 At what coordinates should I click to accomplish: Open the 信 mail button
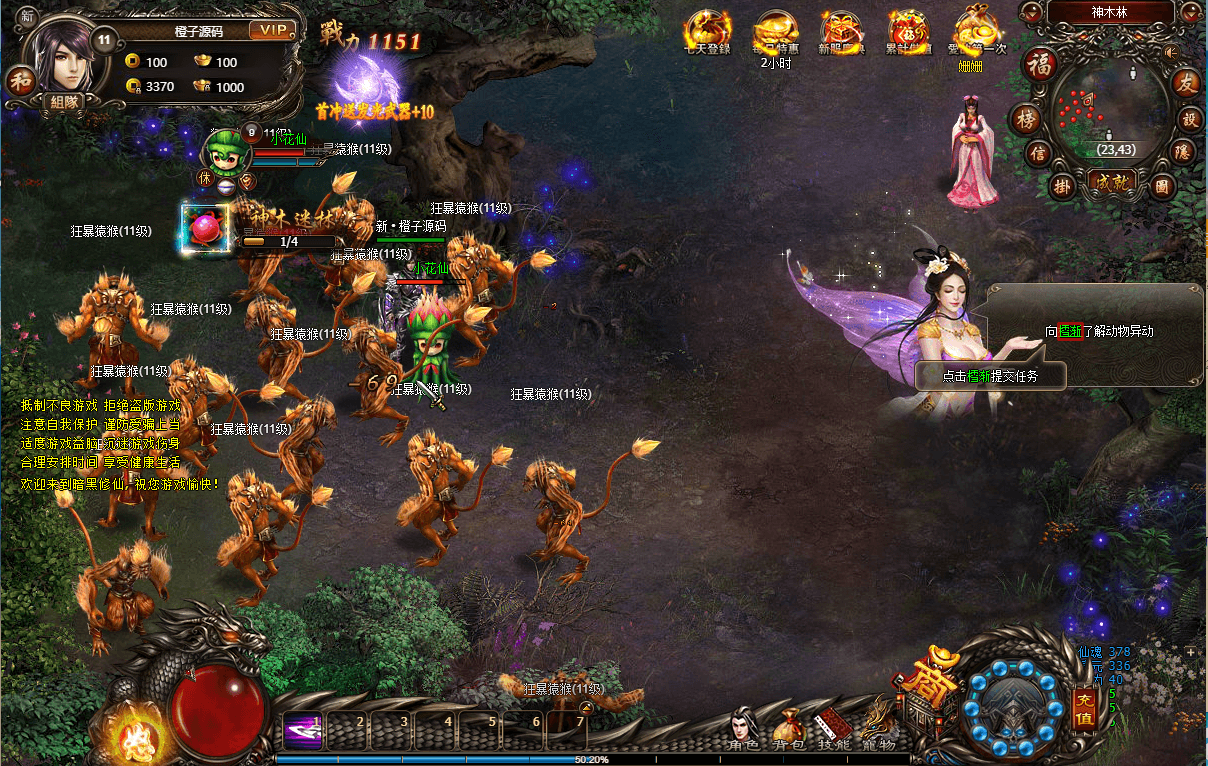pos(1039,154)
